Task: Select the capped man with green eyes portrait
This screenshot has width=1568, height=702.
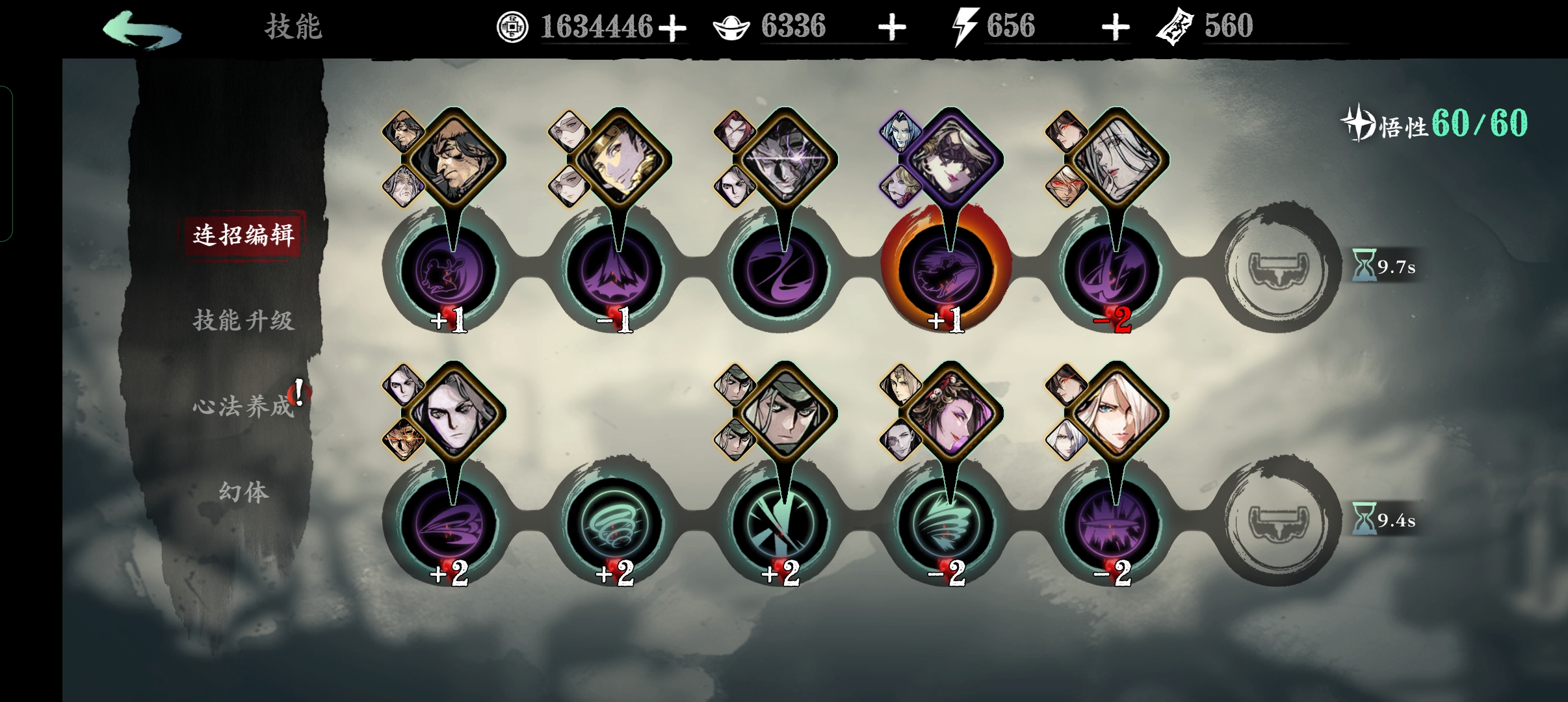Action: click(785, 413)
